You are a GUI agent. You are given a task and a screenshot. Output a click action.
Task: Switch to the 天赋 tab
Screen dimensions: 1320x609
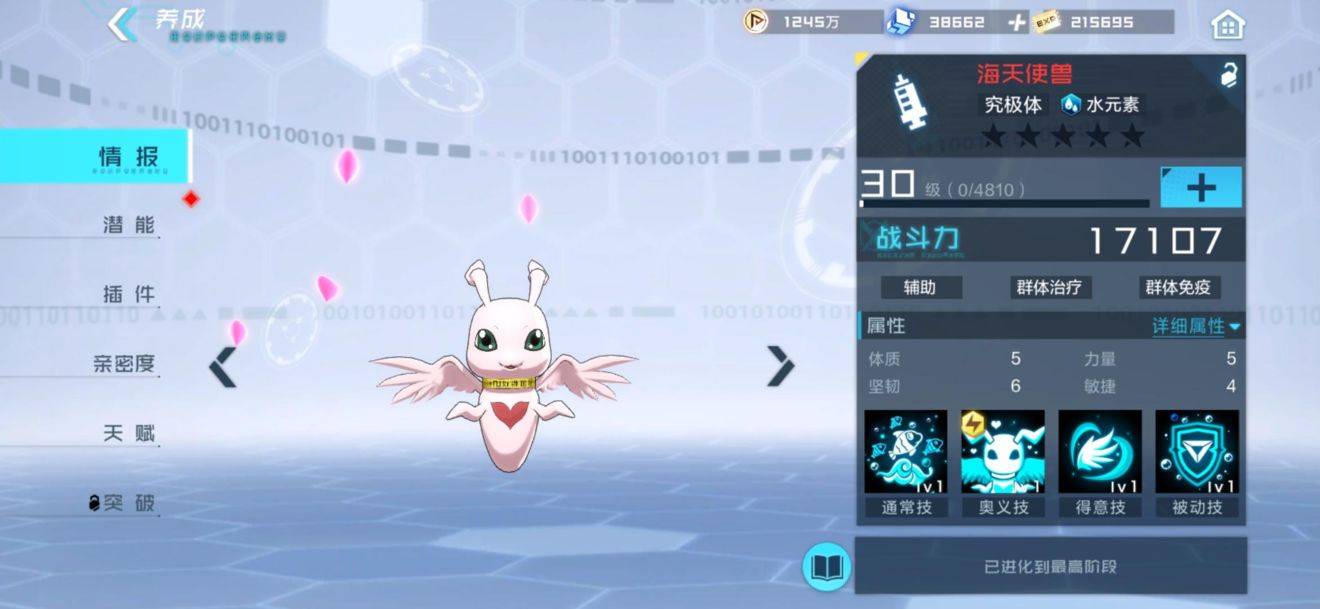coord(129,434)
